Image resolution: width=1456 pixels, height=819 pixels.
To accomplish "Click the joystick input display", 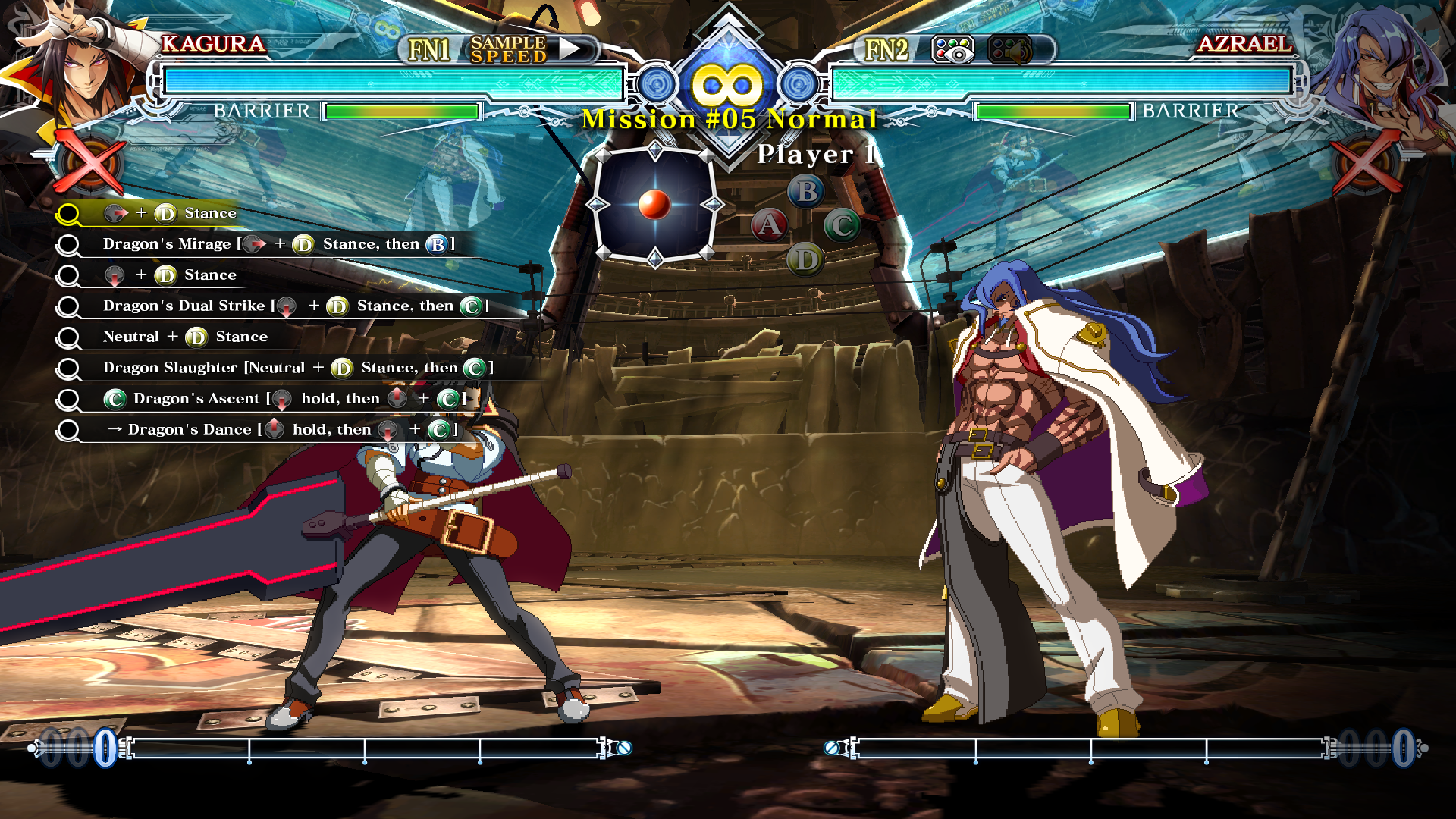I will click(x=654, y=204).
